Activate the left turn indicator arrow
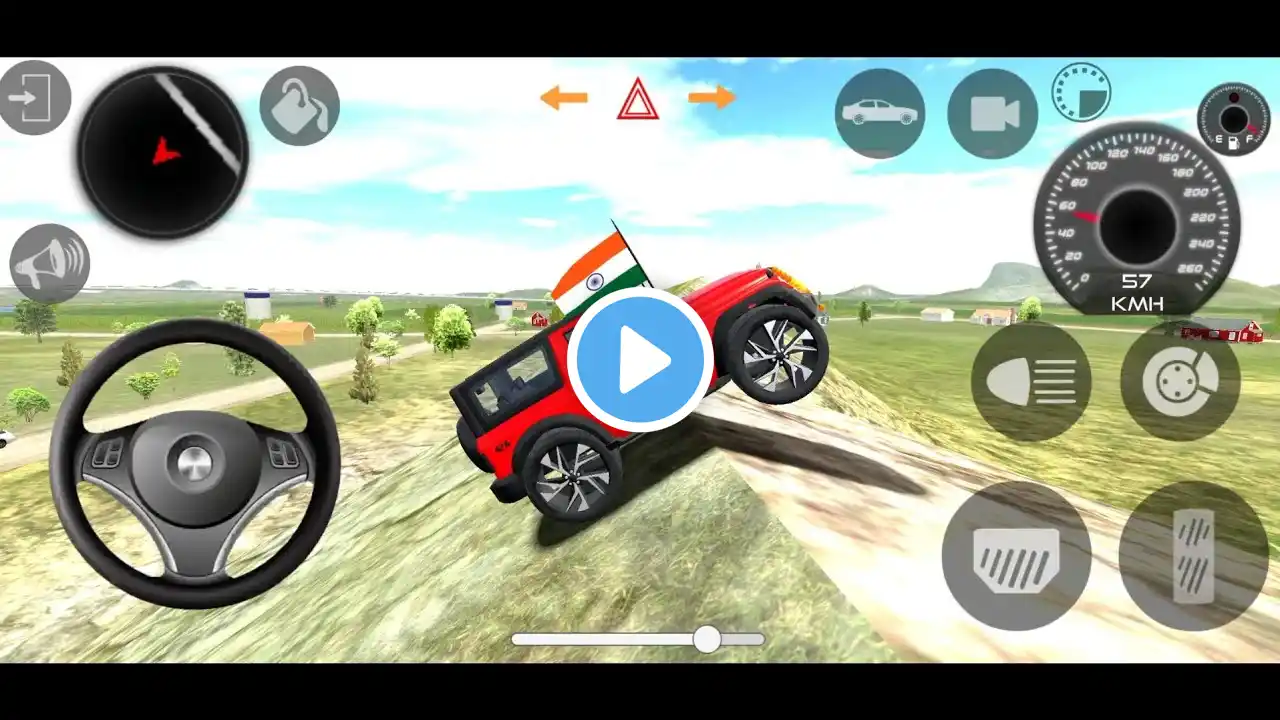The height and width of the screenshot is (720, 1280). coord(563,98)
